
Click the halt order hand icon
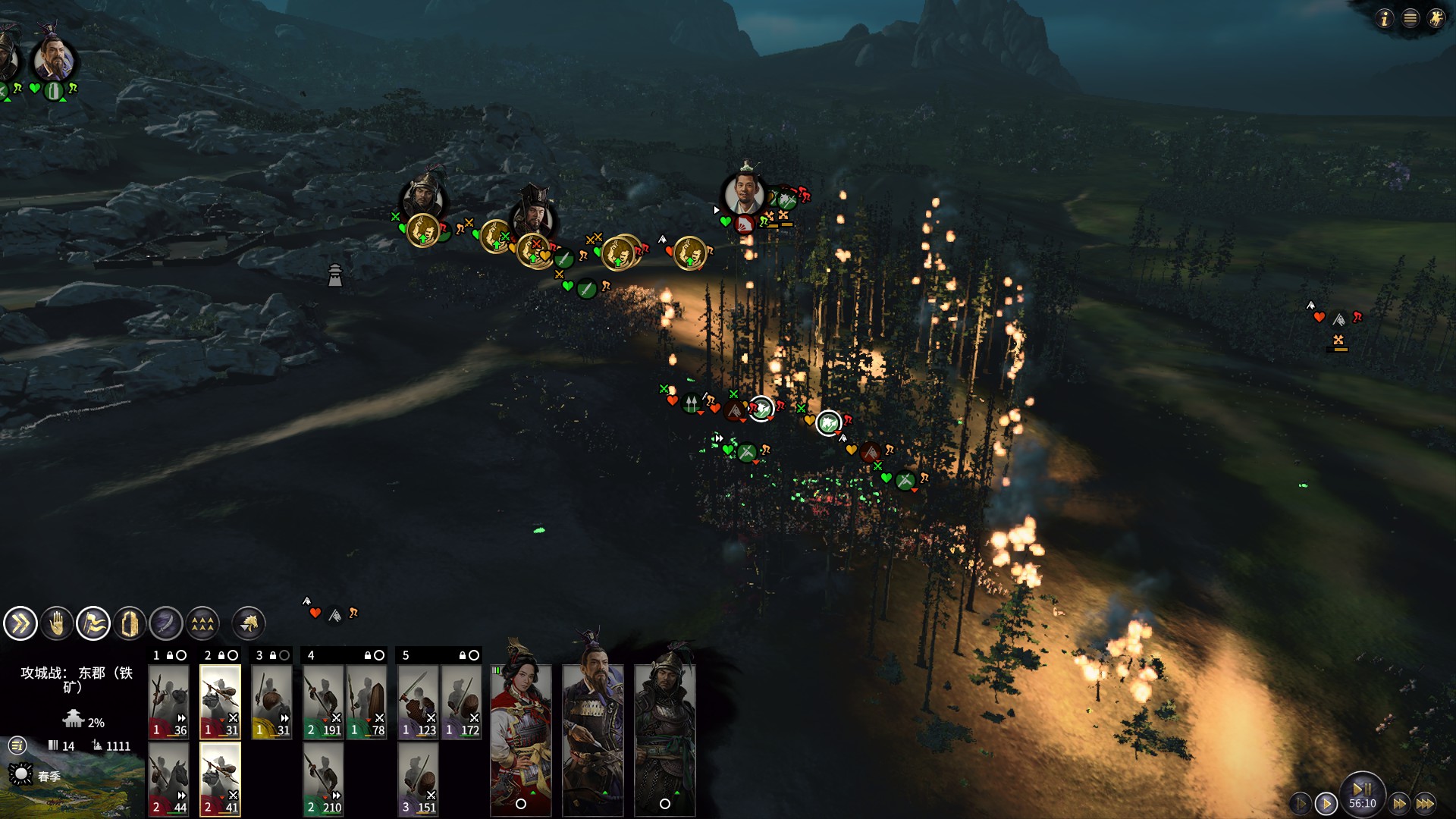coord(57,624)
